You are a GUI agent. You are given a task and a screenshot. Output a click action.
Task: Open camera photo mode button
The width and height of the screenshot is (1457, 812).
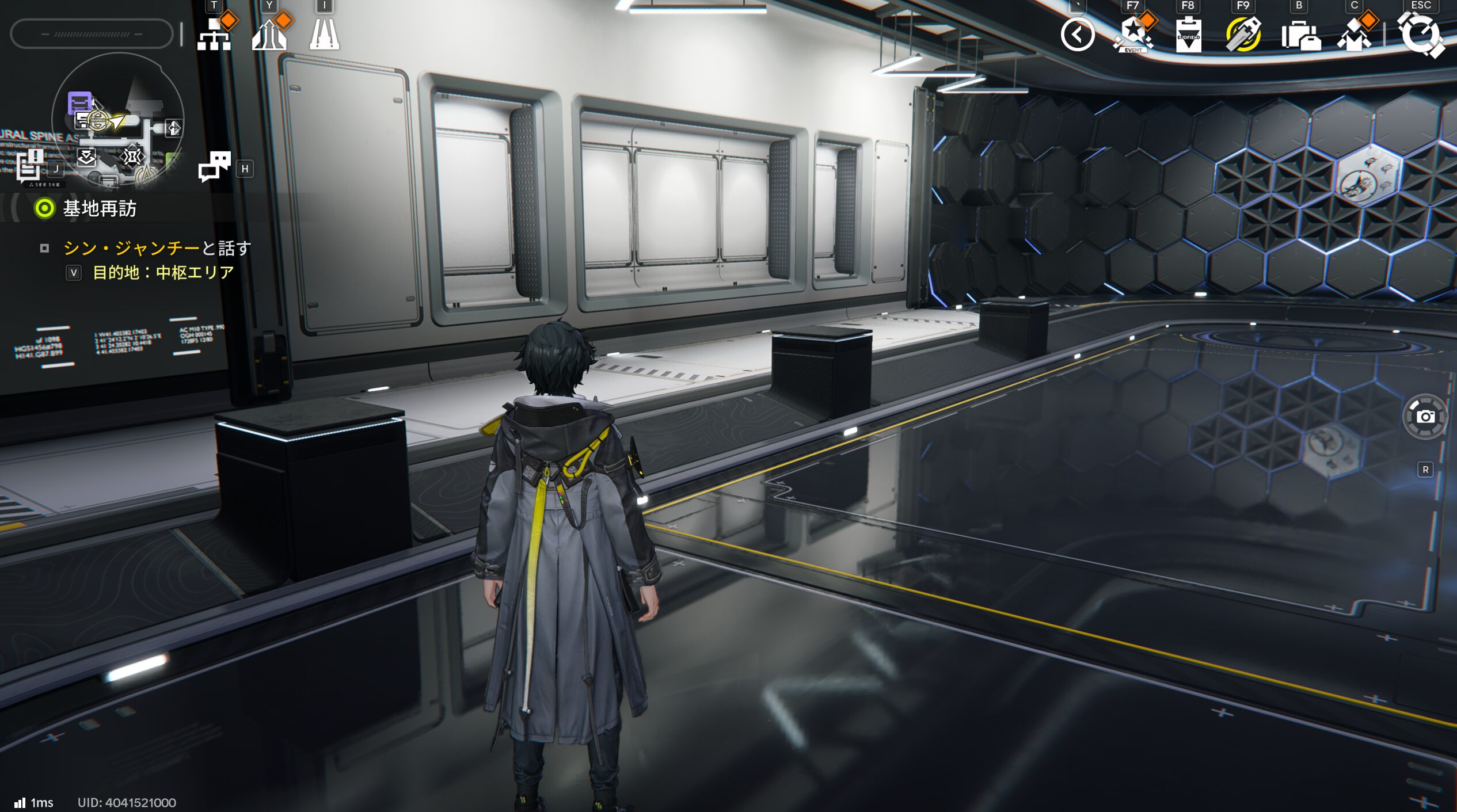click(x=1425, y=417)
